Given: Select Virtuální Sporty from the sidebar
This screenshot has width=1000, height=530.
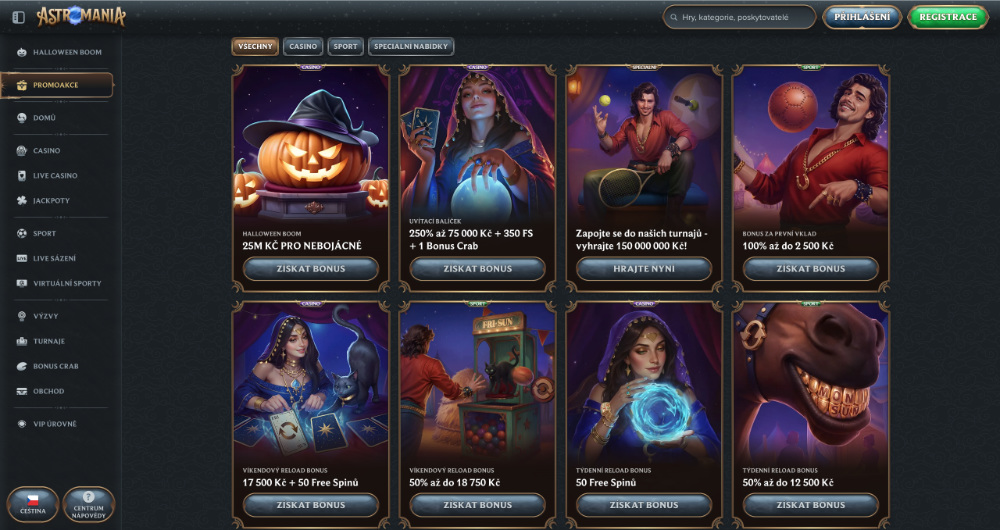Looking at the screenshot, I should click(x=66, y=284).
